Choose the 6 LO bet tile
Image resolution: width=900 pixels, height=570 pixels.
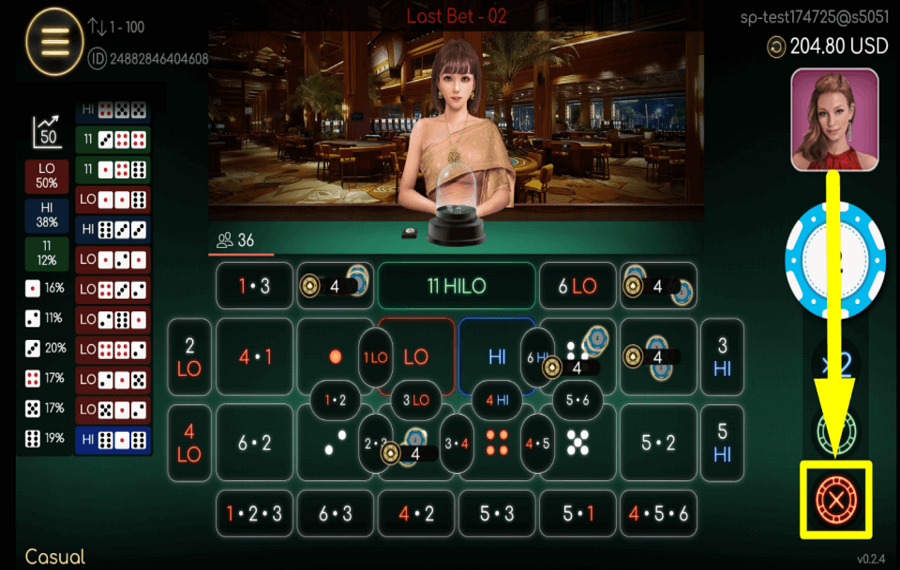[x=577, y=286]
